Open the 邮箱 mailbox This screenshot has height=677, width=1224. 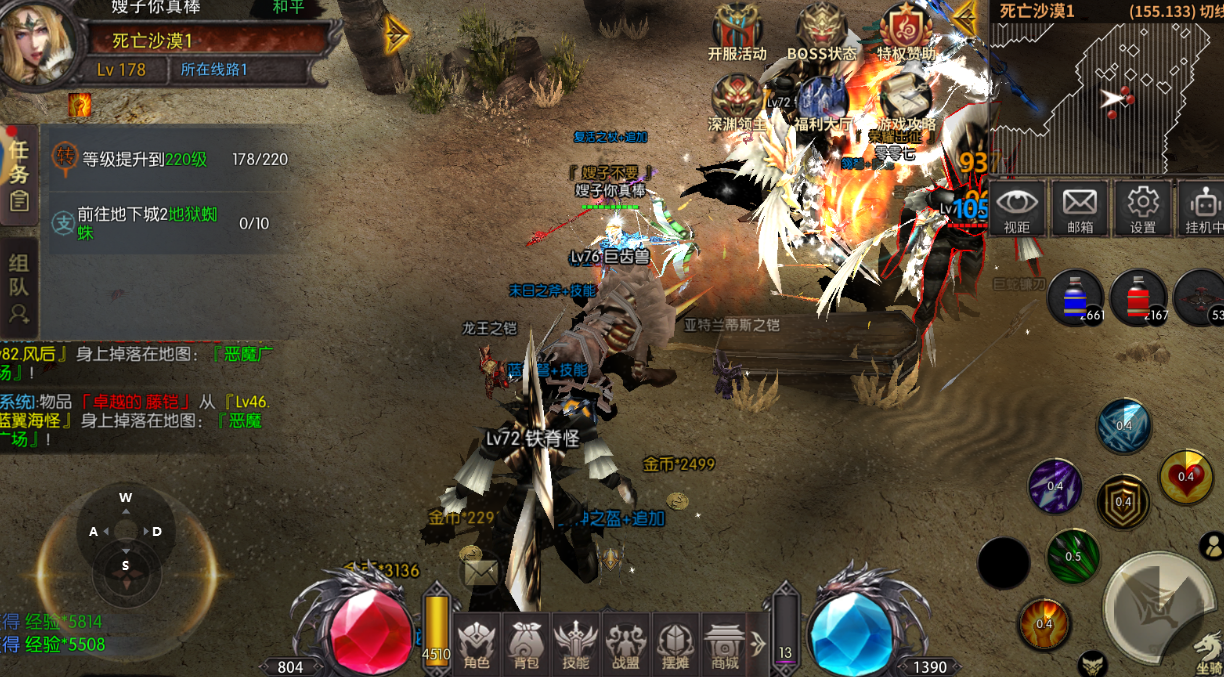1080,209
